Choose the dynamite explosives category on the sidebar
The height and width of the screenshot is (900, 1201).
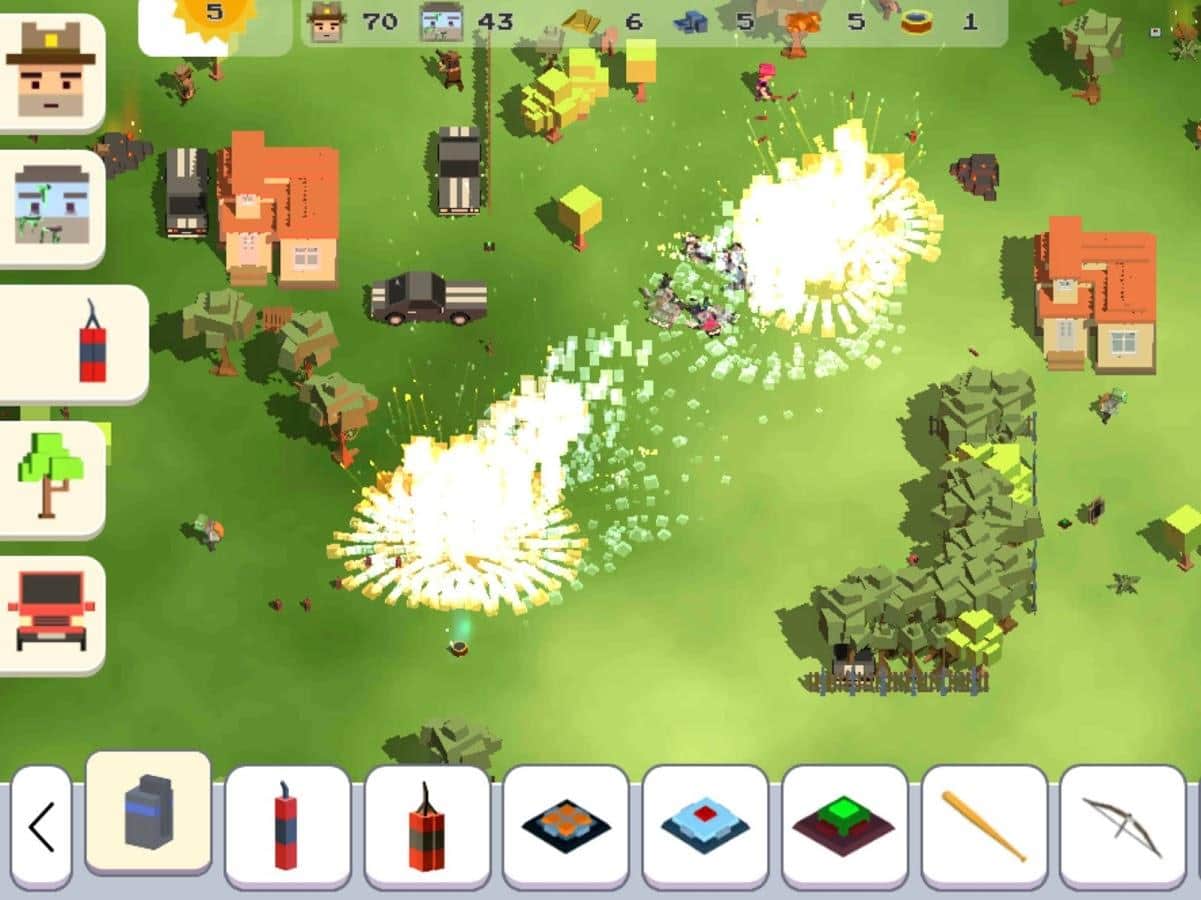[74, 343]
